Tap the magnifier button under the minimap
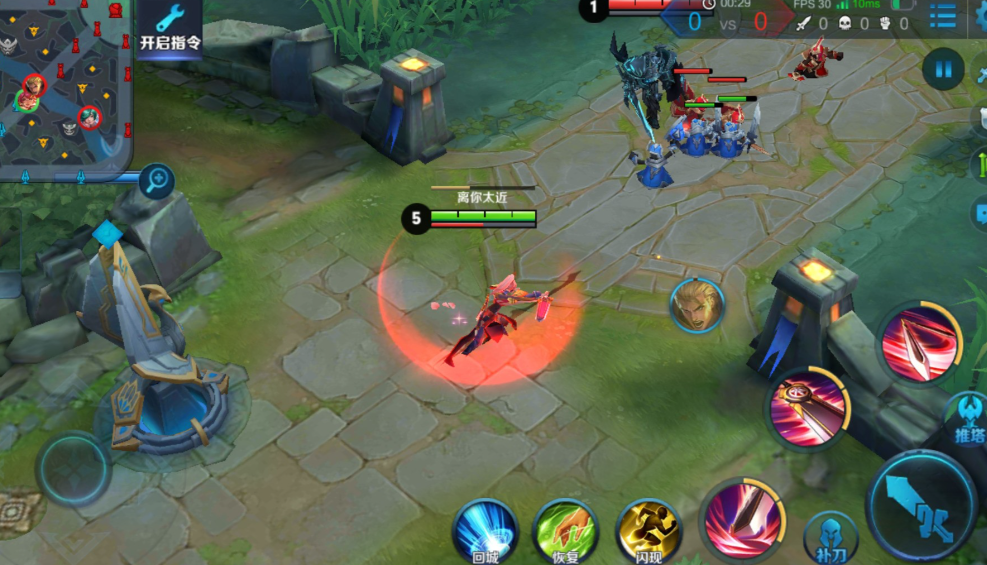Viewport: 987px width, 565px height. tap(157, 181)
